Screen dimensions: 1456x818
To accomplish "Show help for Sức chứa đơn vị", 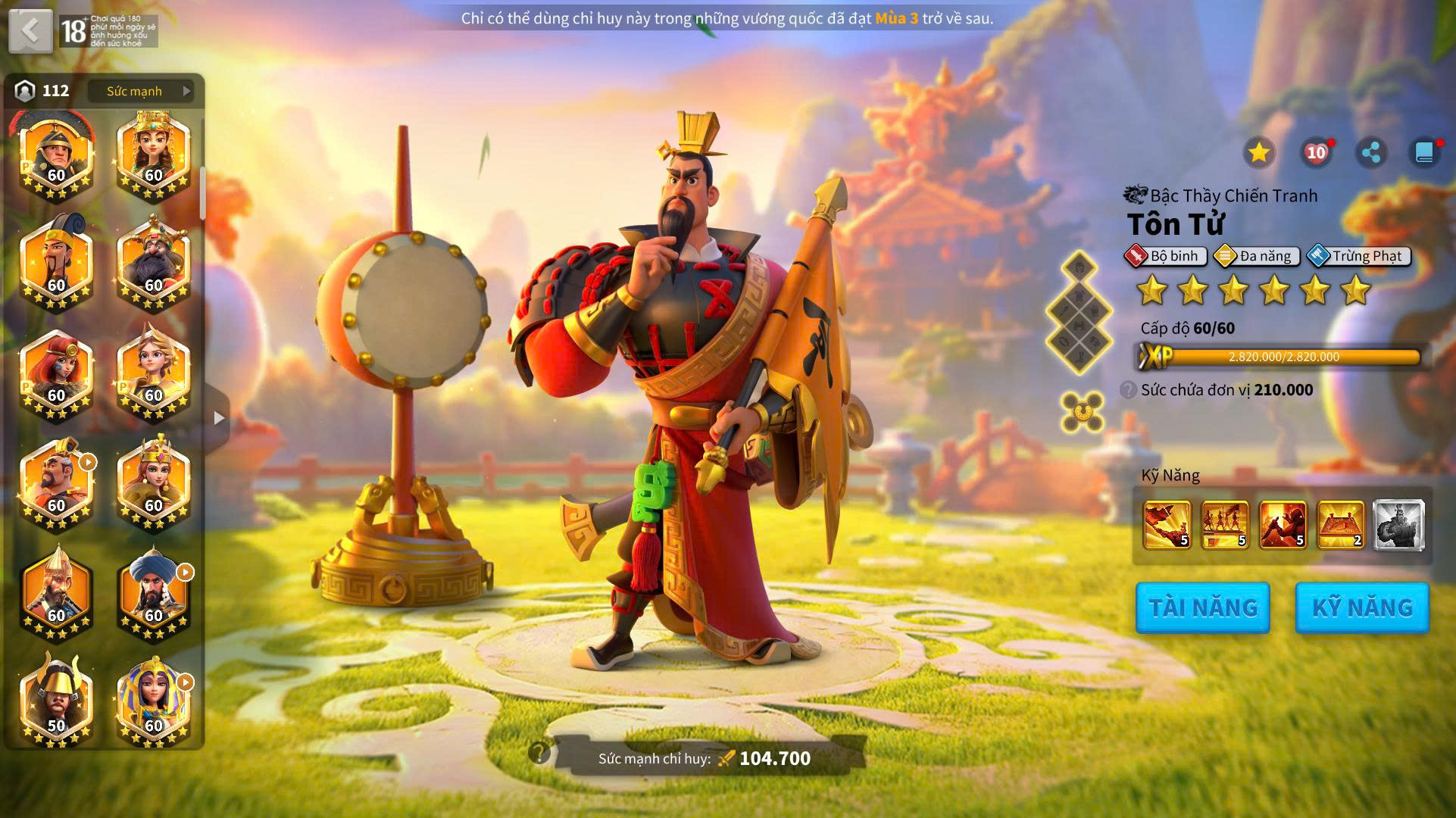I will pyautogui.click(x=1129, y=390).
